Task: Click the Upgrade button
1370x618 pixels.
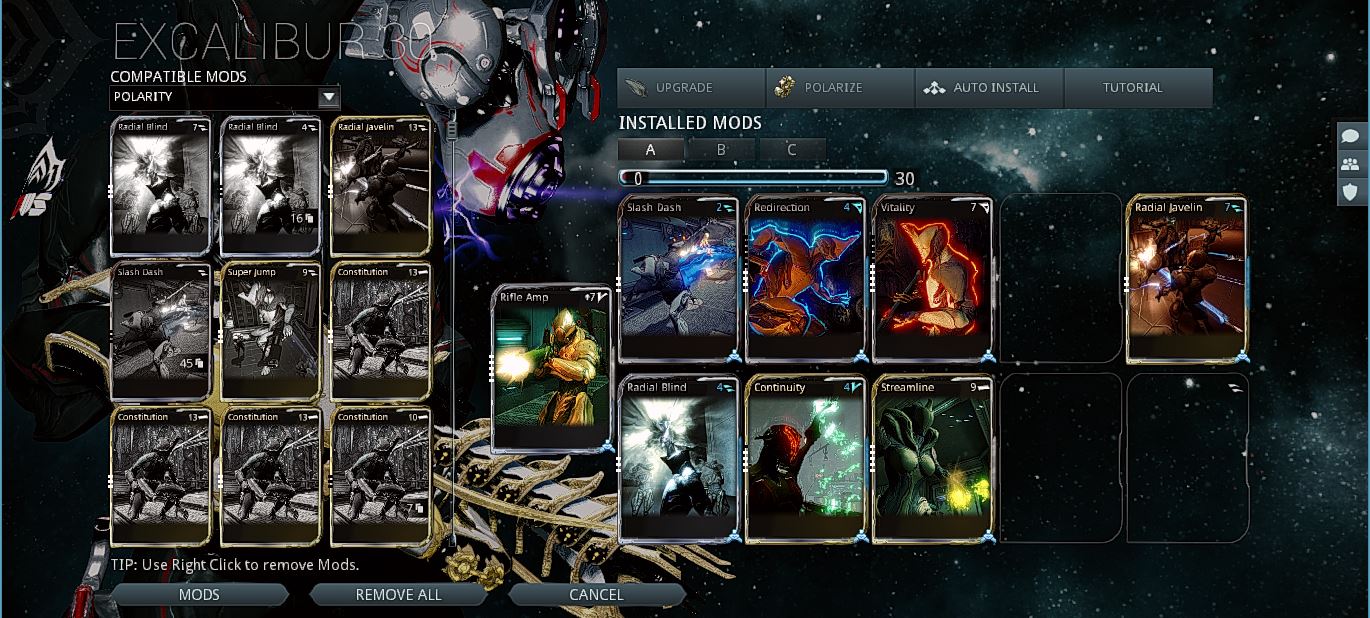Action: pyautogui.click(x=690, y=88)
